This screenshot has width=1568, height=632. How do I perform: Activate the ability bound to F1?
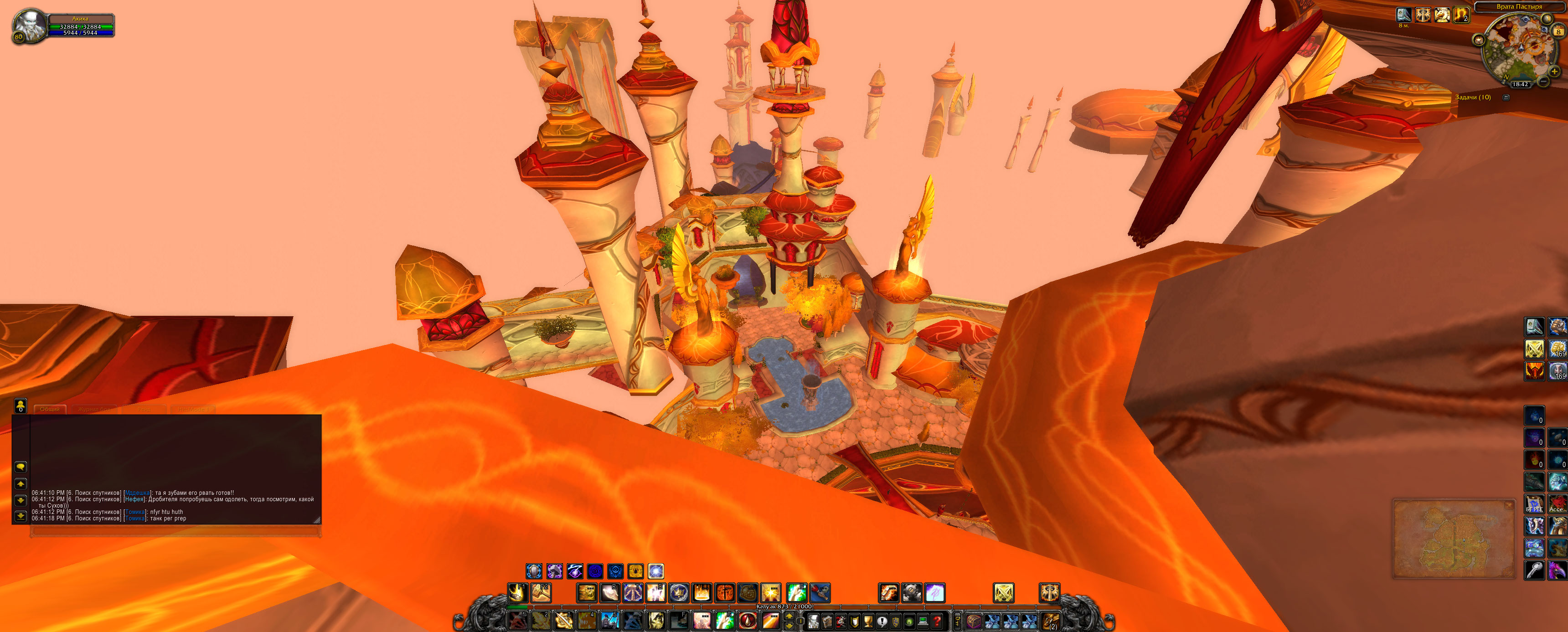pyautogui.click(x=517, y=592)
